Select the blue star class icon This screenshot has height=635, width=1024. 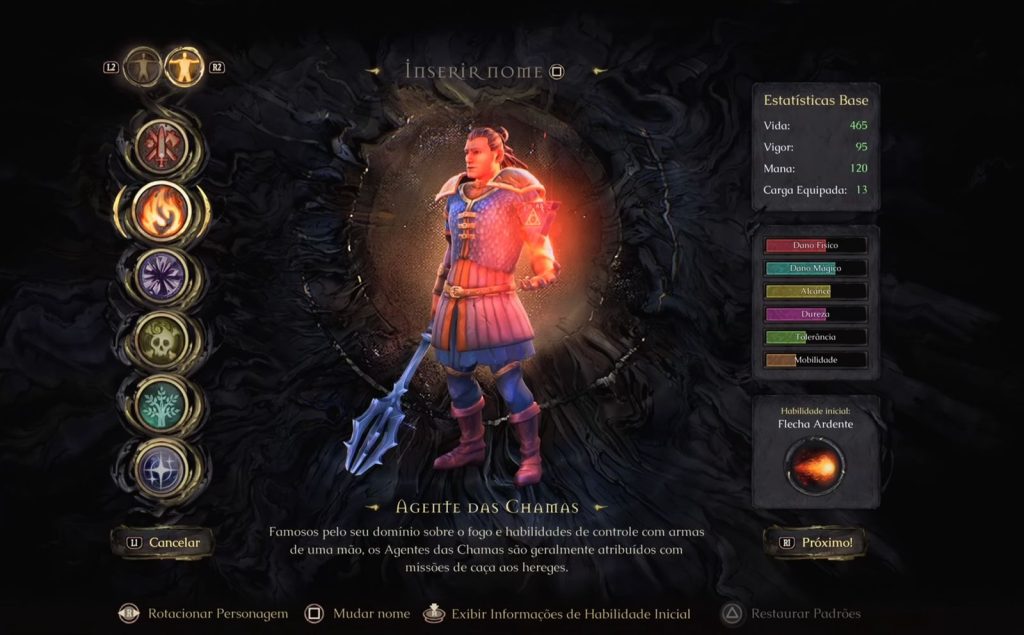161,466
